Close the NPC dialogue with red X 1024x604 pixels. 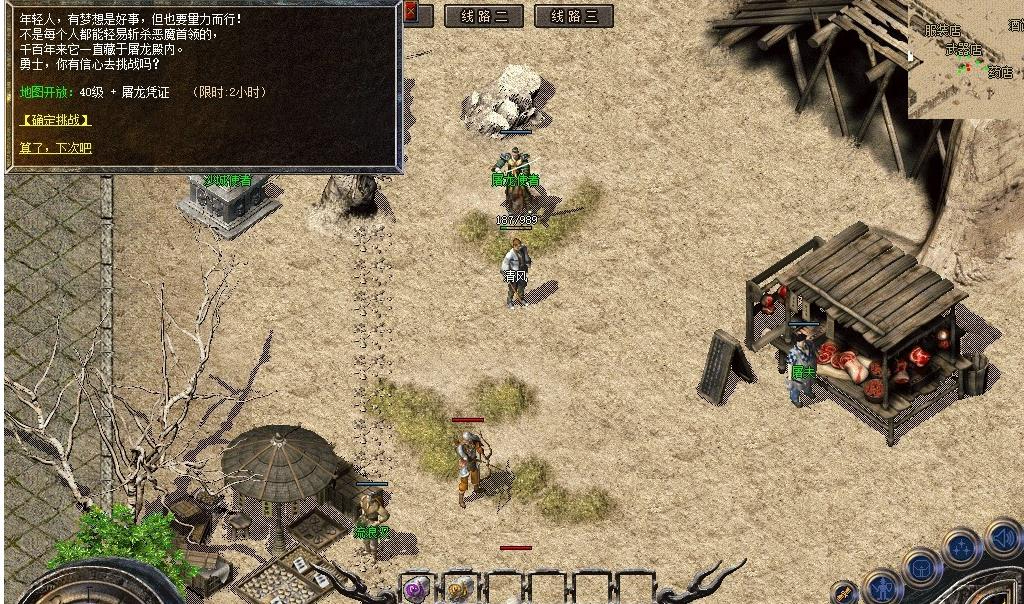410,13
